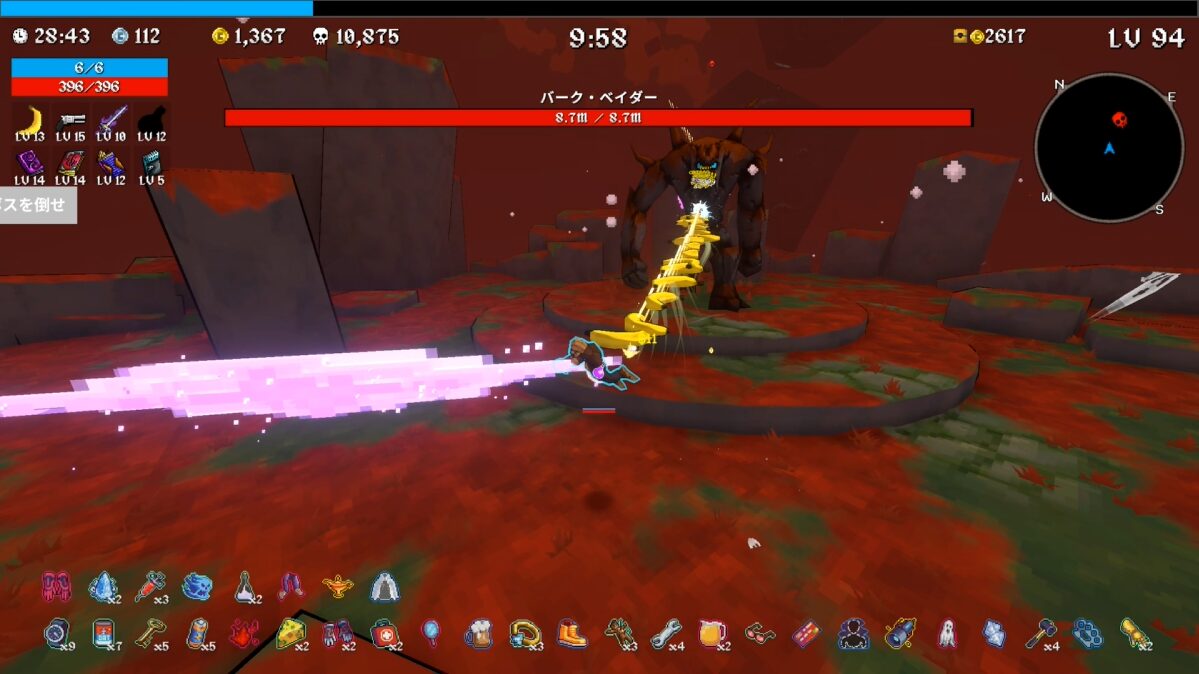
Task: Choose the purple sword weapon icon
Action: tap(111, 119)
